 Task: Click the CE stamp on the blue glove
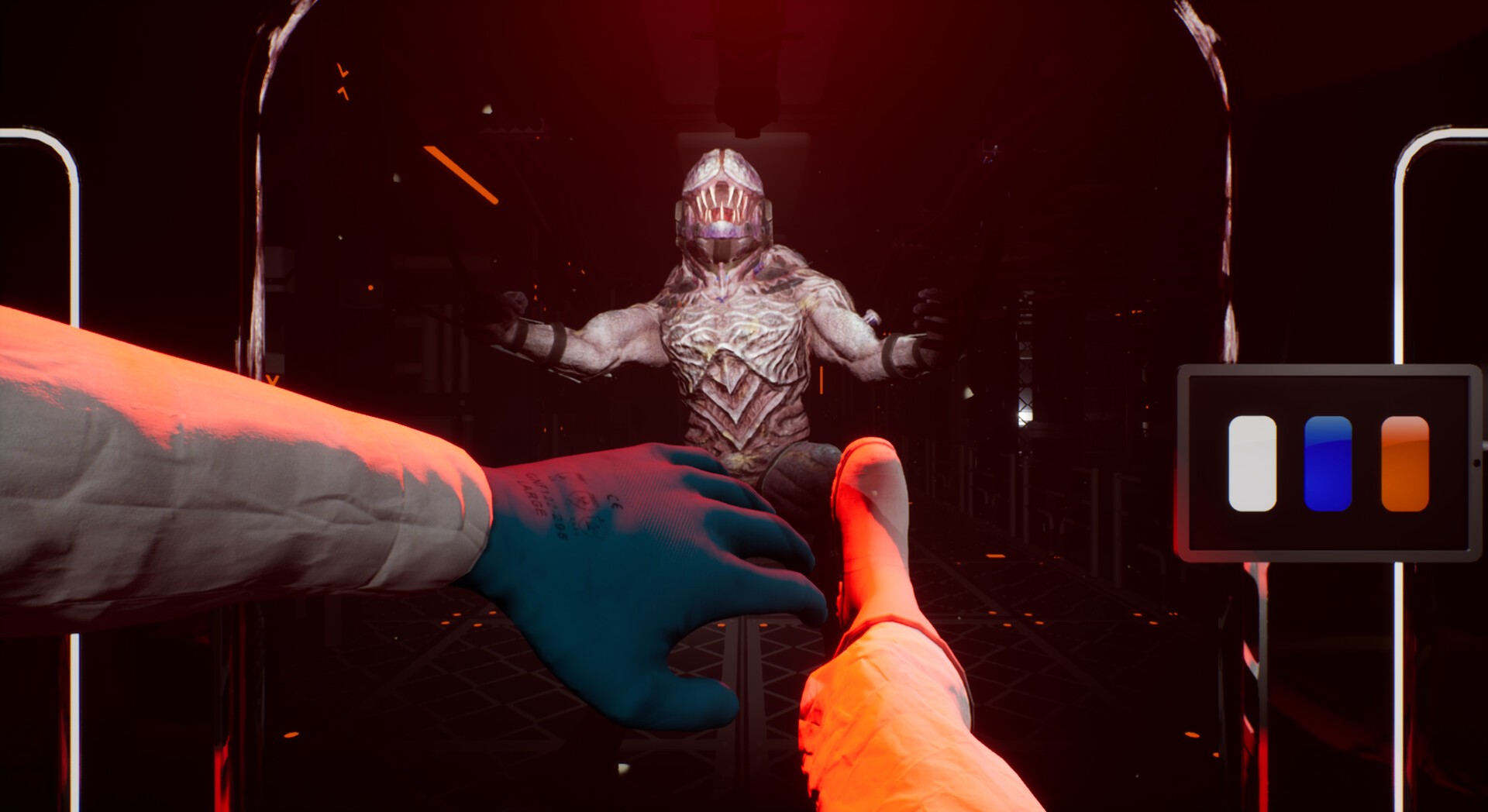(x=613, y=502)
